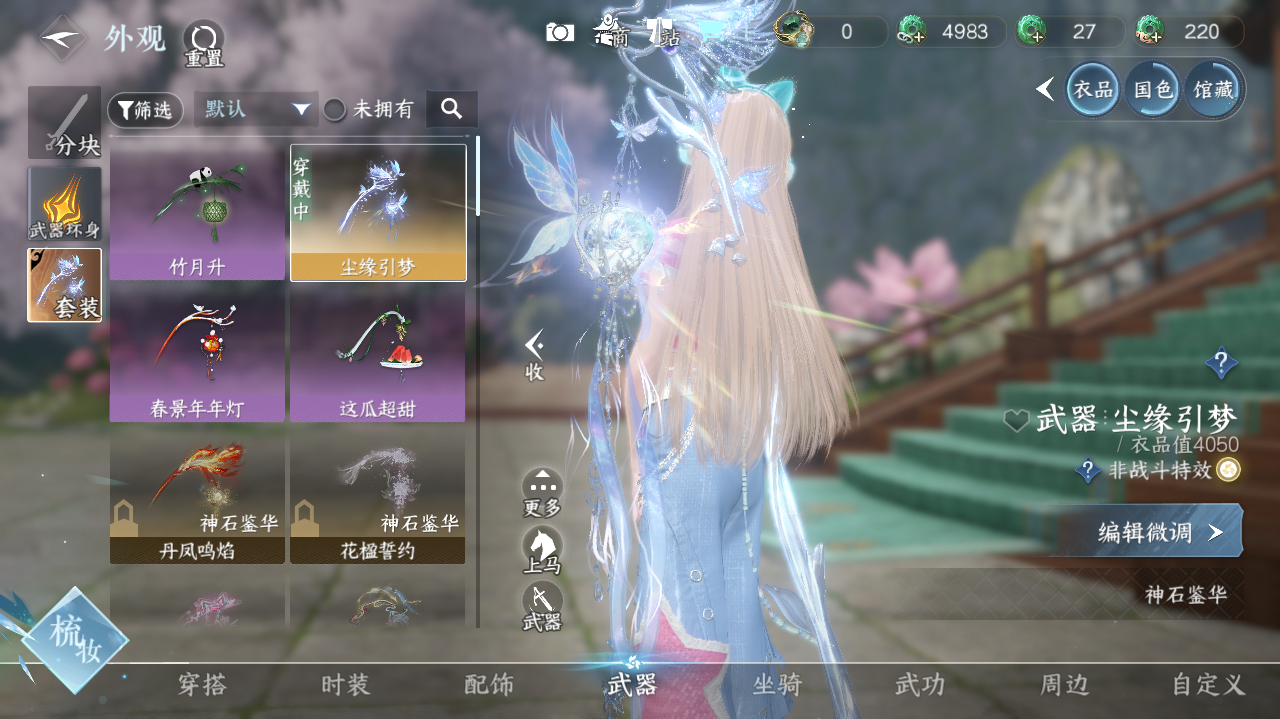Viewport: 1280px width, 719px height.
Task: Select the 竹月升 weapon skin
Action: (197, 212)
